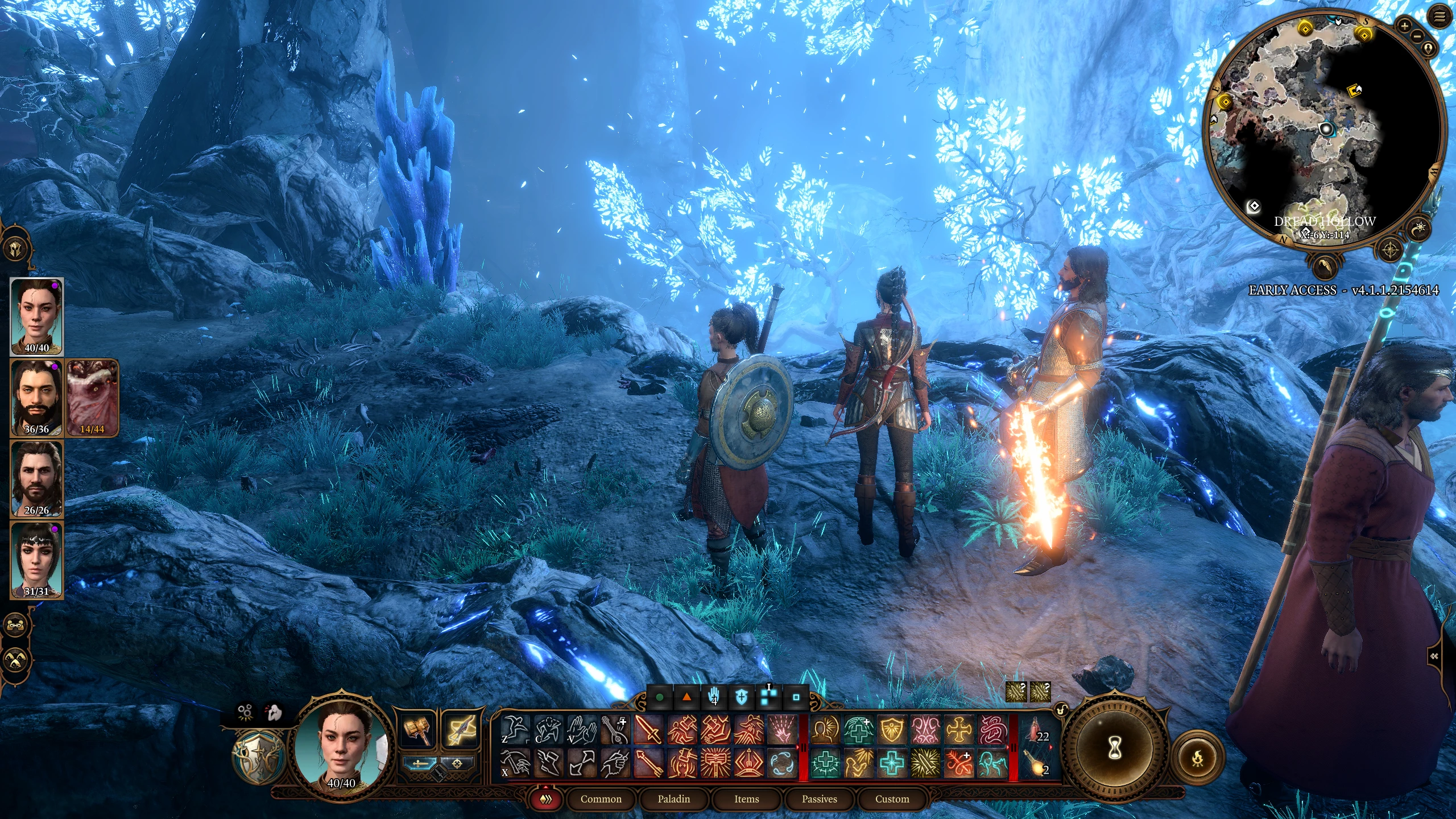Screen dimensions: 1456x819
Task: Switch to the Common hotbar tab
Action: click(601, 799)
